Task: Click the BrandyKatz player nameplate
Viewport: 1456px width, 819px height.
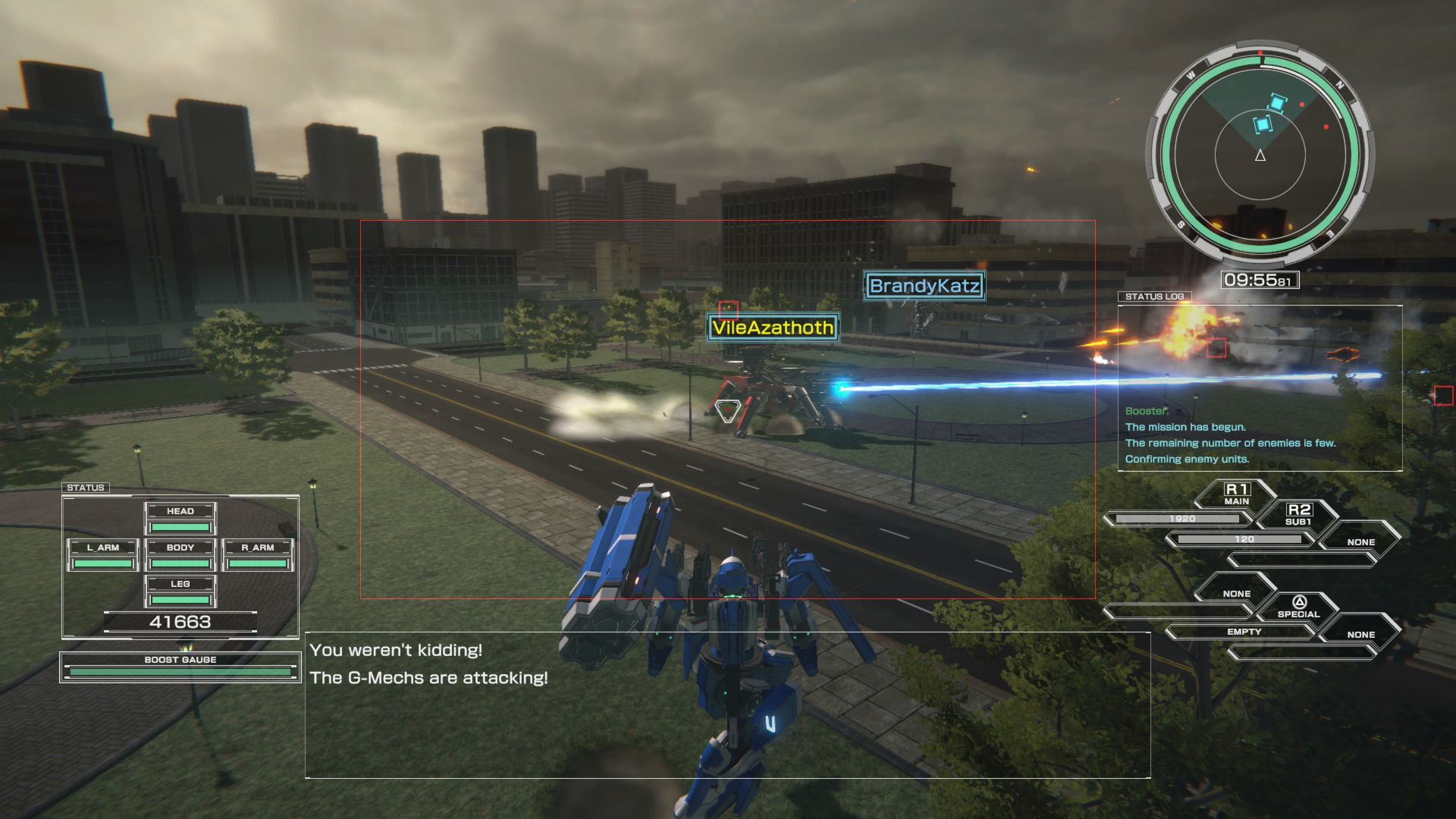Action: 924,287
